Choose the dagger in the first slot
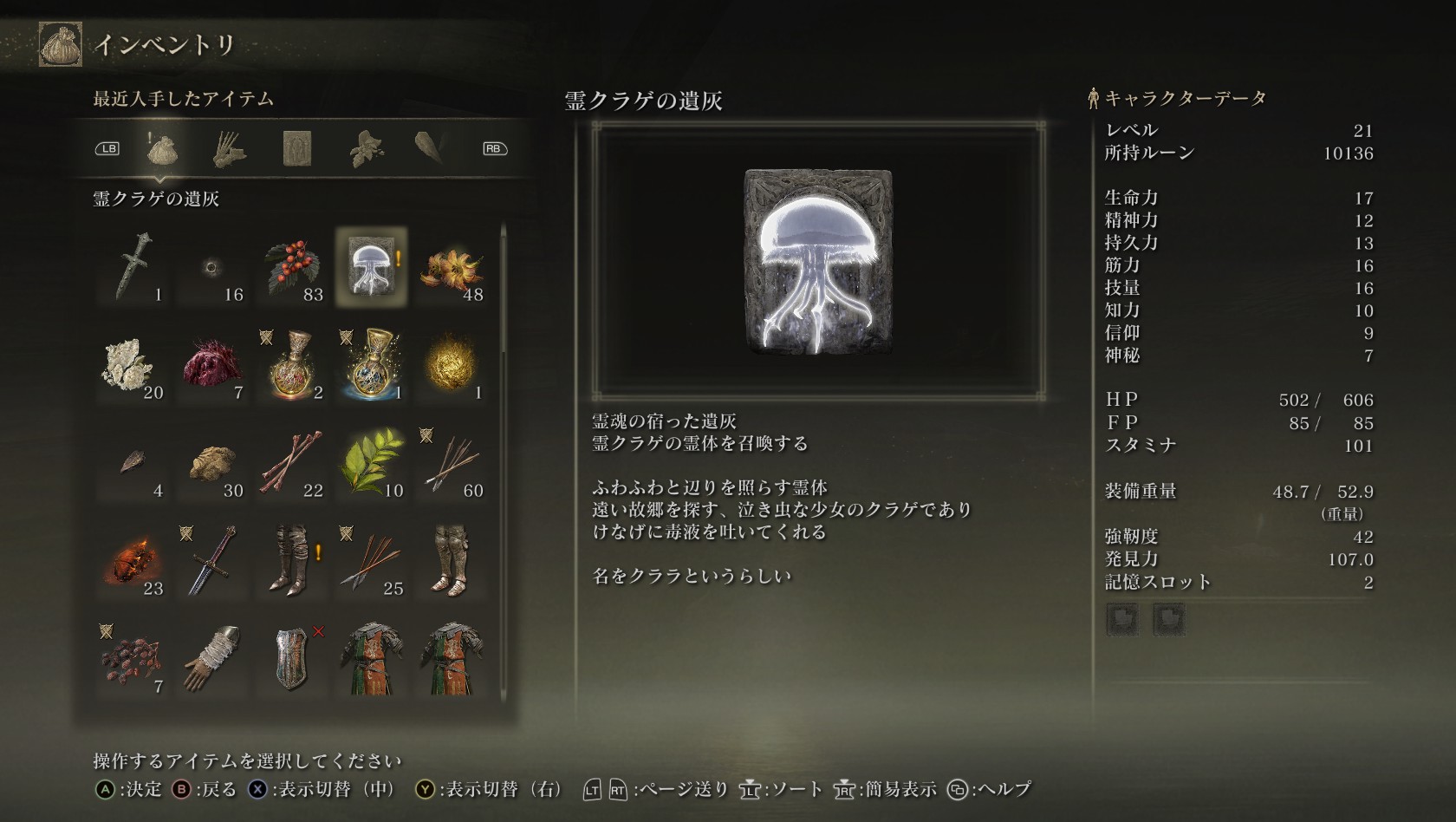 (133, 267)
